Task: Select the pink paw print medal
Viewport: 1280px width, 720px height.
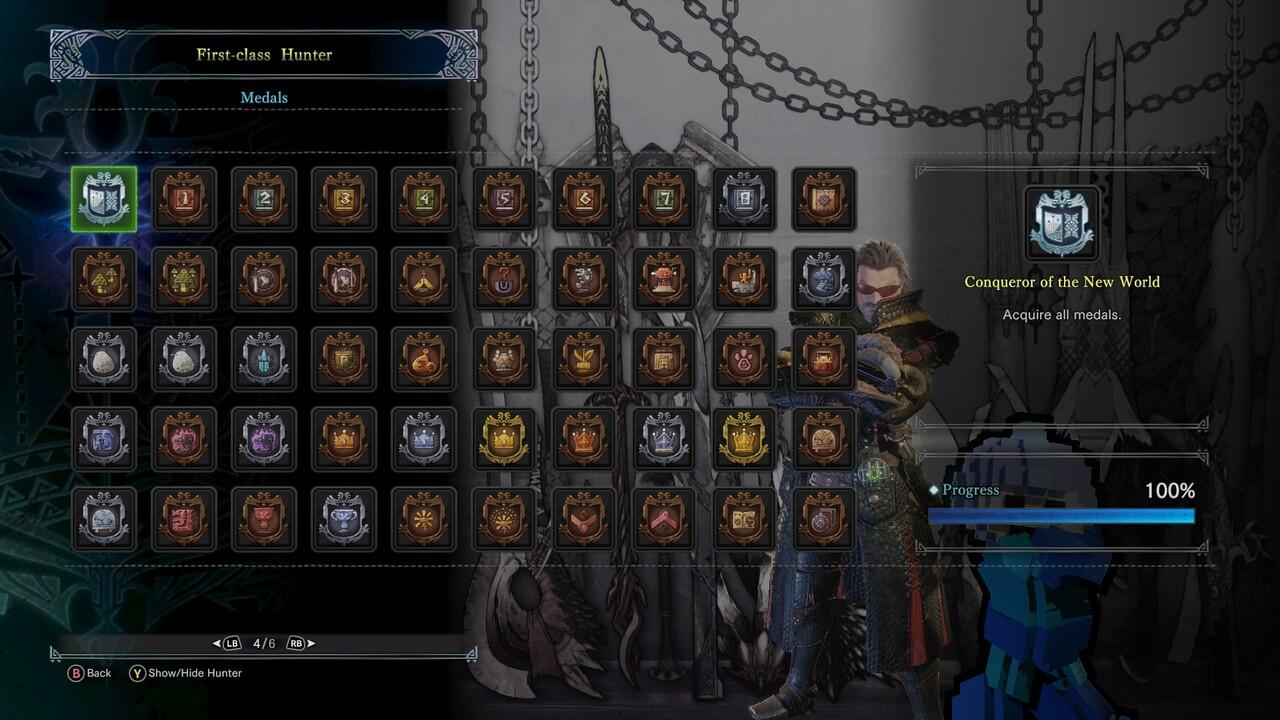Action: (x=744, y=360)
